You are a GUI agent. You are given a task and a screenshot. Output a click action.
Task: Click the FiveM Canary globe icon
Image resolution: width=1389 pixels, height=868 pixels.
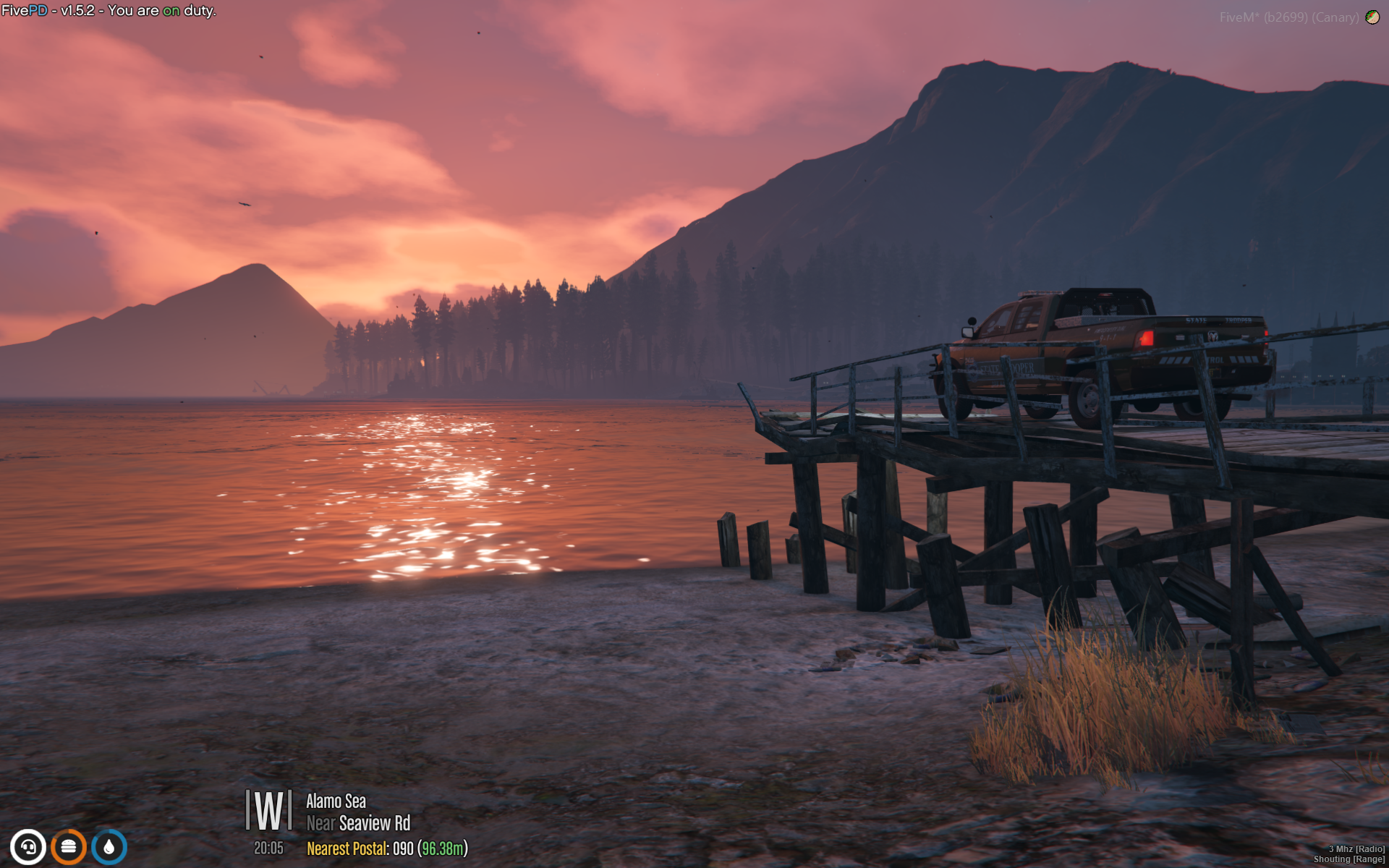point(1372,17)
